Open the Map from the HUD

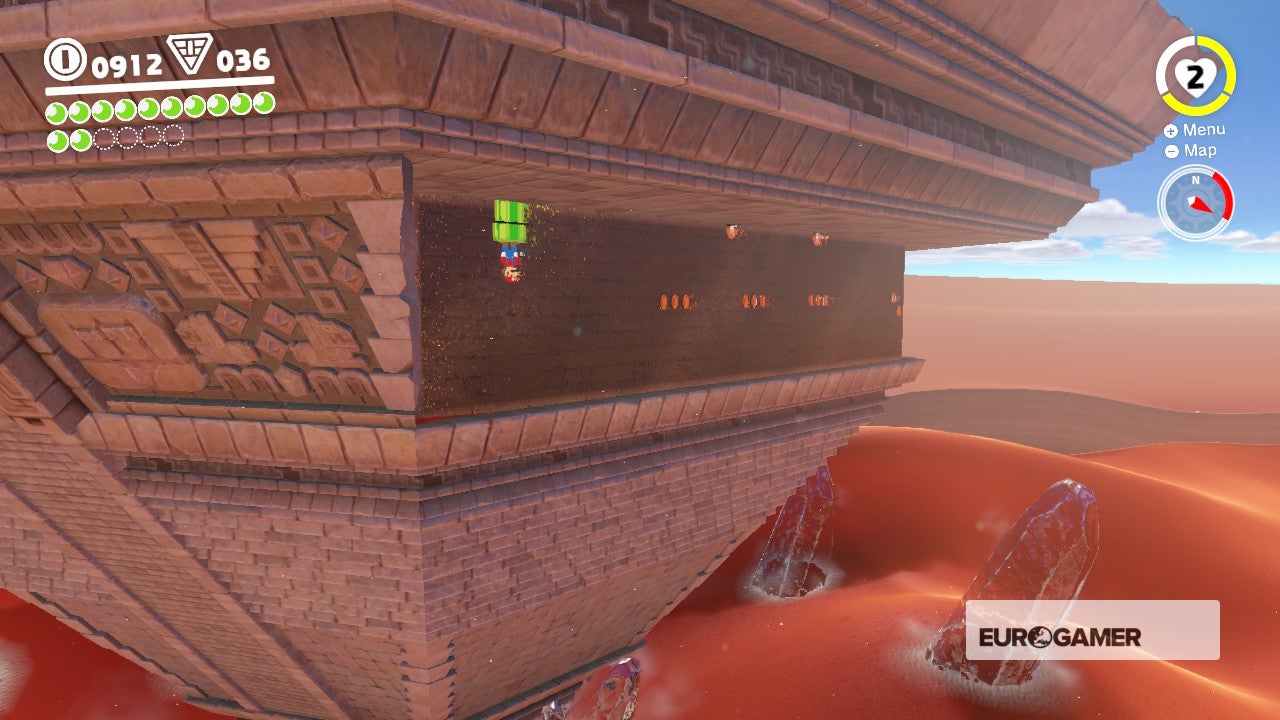click(1200, 152)
